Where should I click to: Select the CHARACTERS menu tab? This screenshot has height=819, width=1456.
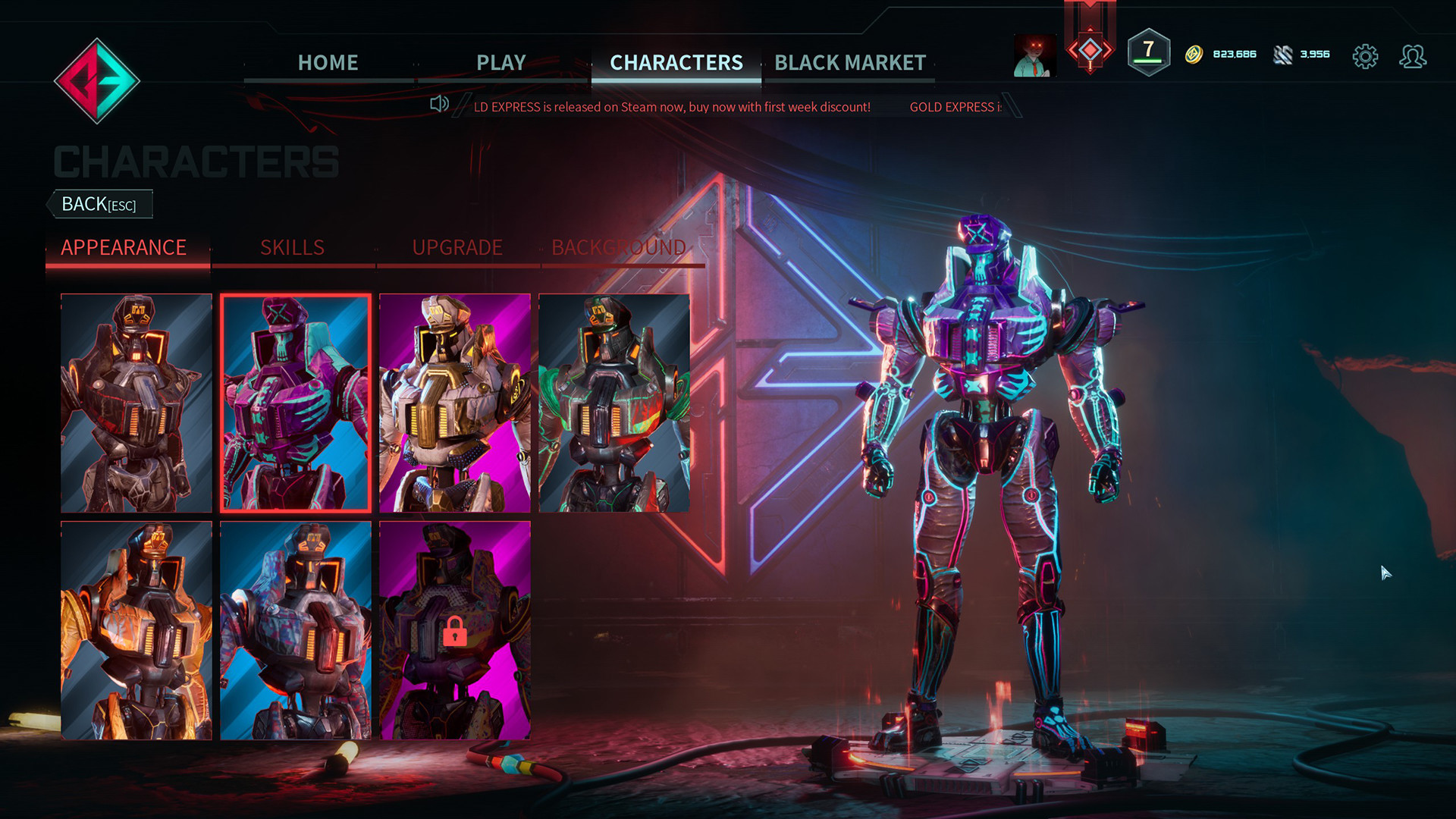coord(676,62)
